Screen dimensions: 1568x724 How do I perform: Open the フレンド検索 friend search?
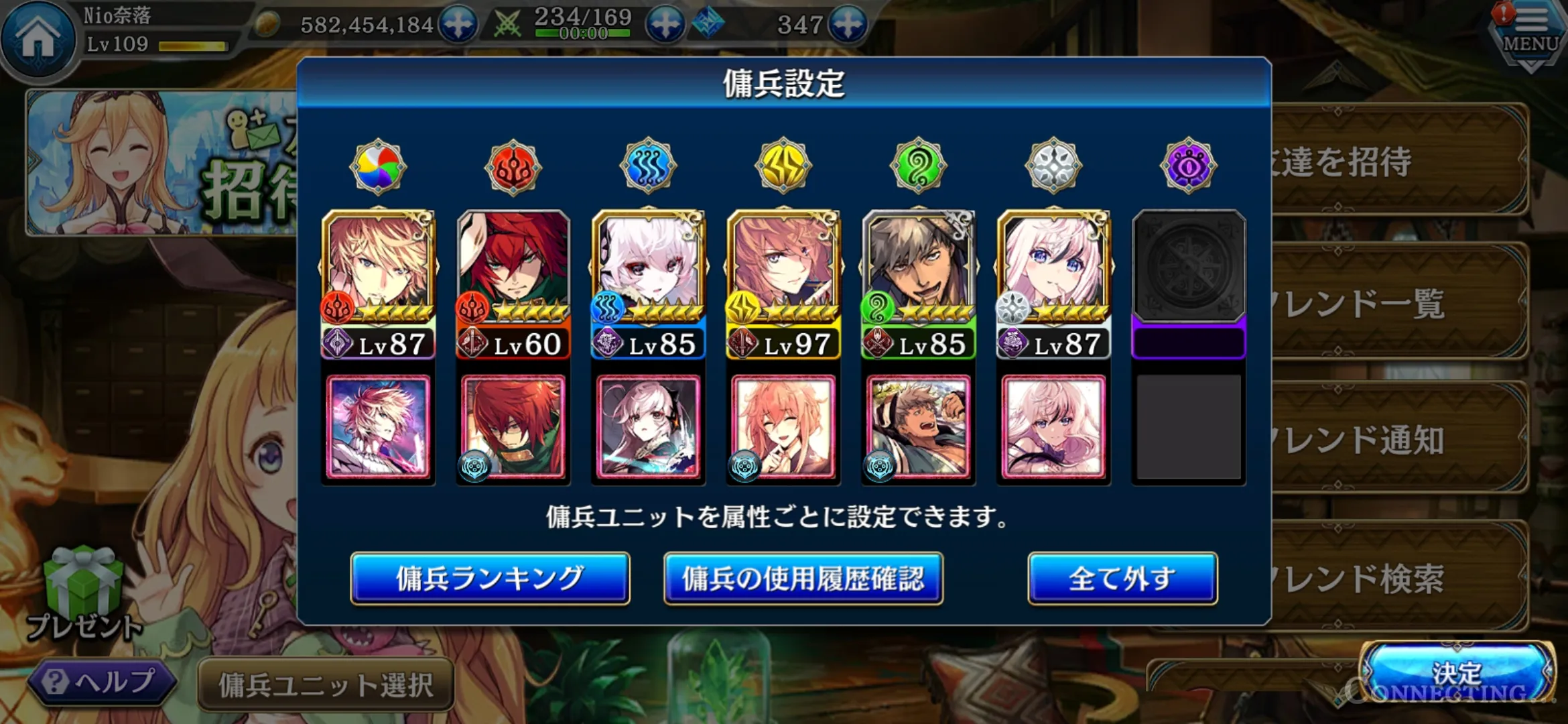[x=1394, y=577]
